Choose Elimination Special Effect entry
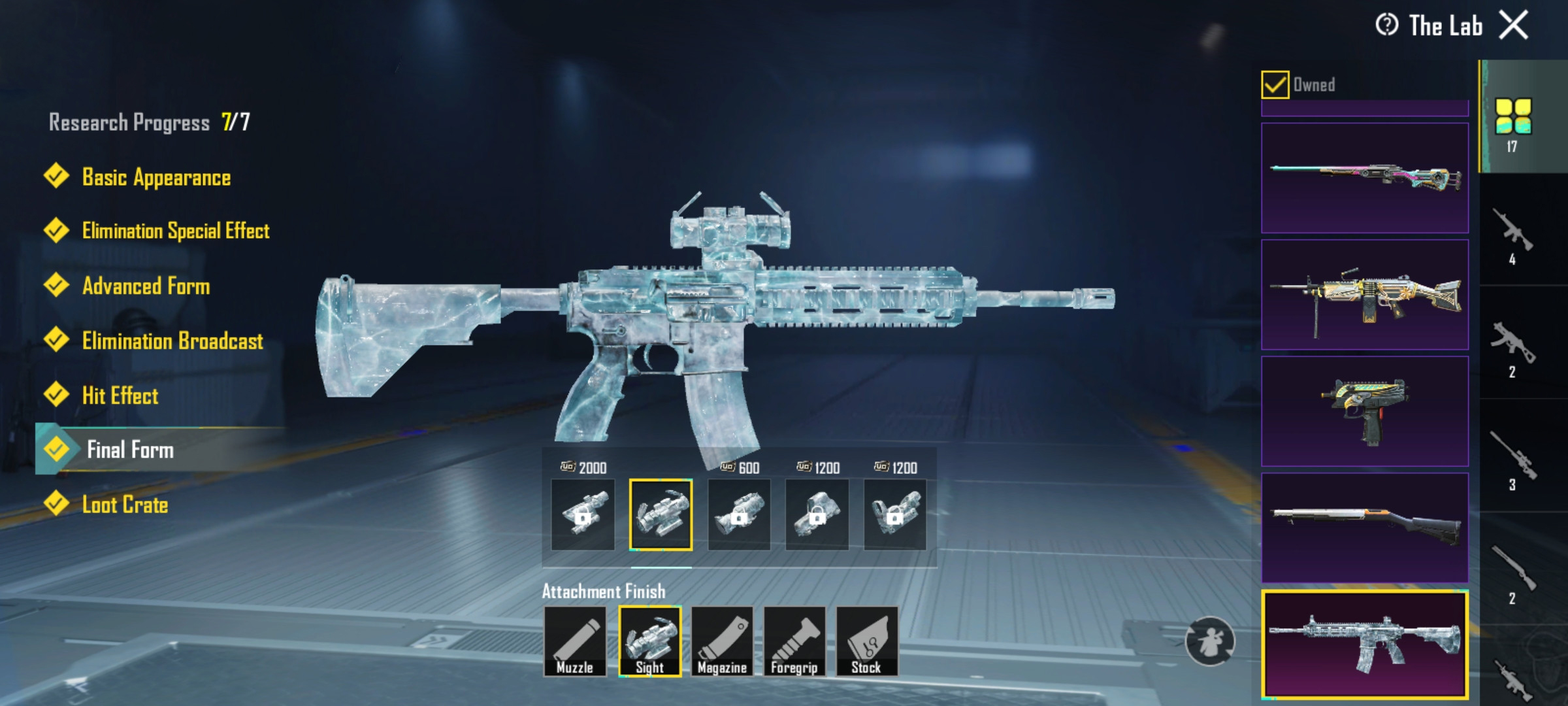The image size is (1568, 706). (175, 231)
